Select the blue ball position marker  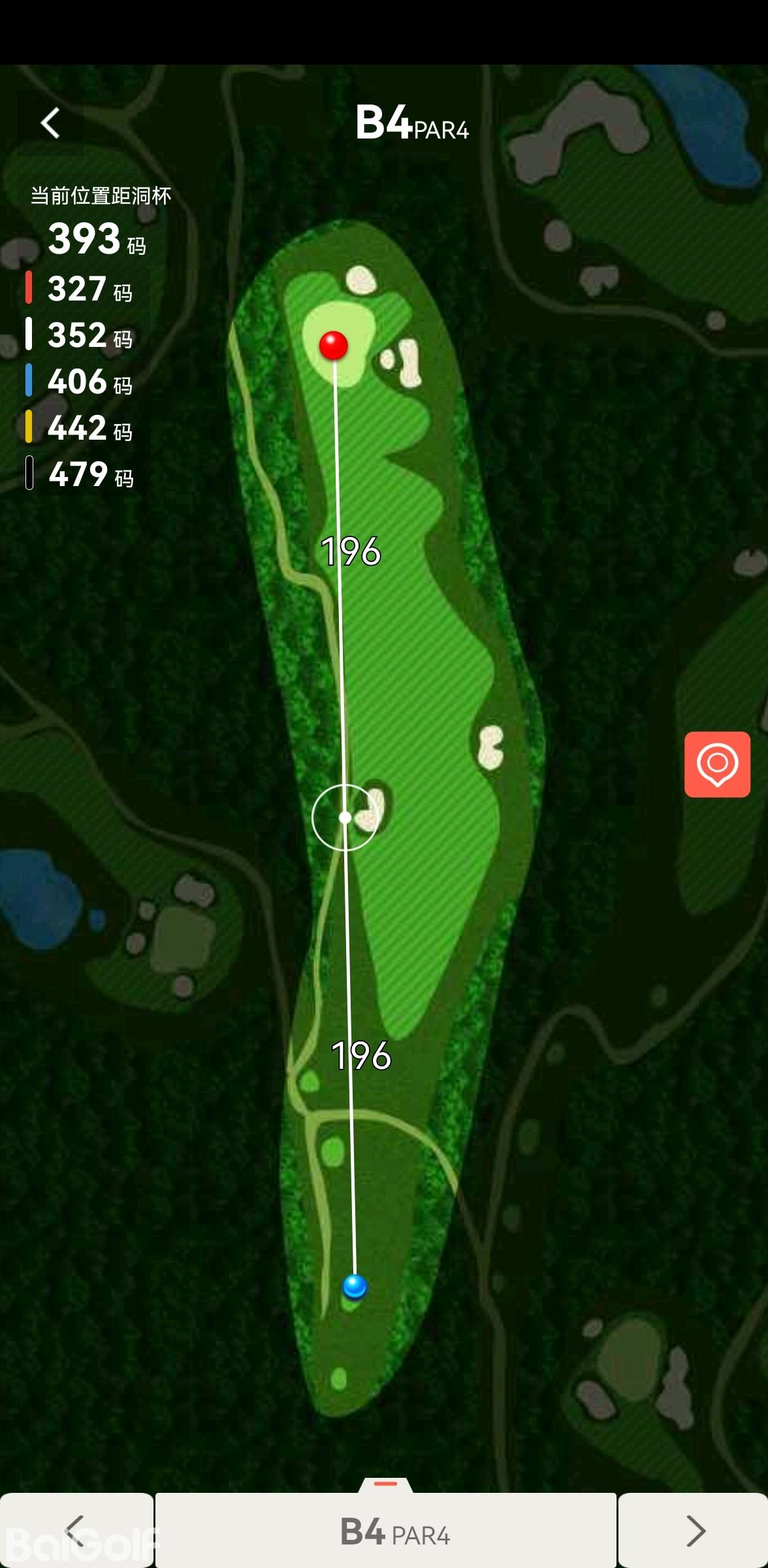[355, 1286]
